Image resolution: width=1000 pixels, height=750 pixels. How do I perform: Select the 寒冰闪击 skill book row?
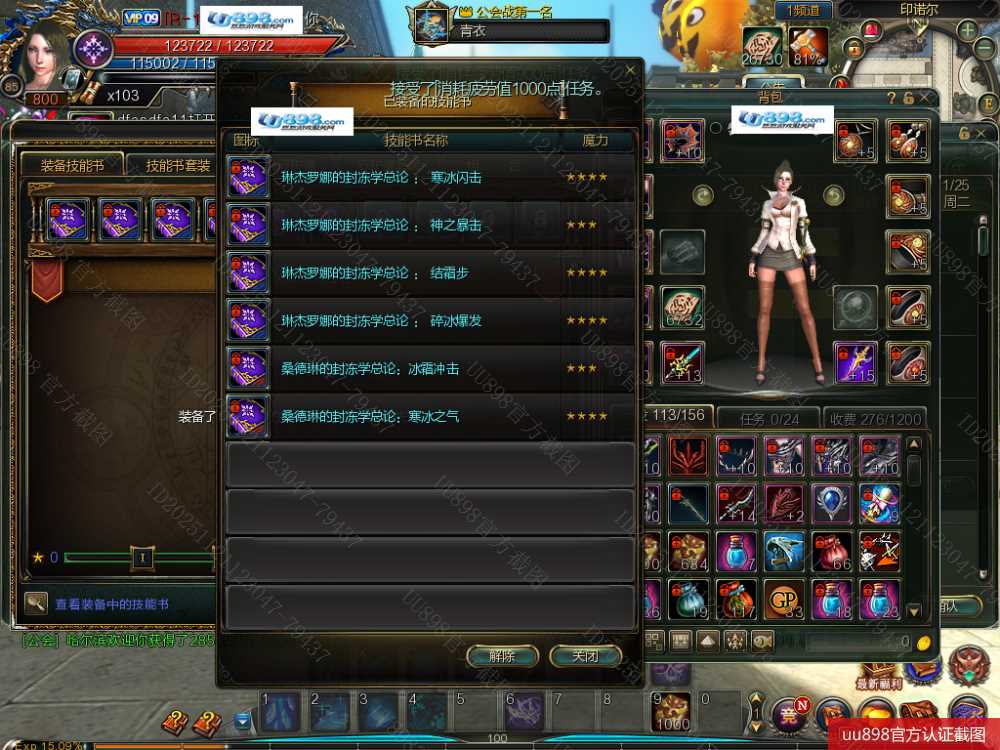click(x=430, y=178)
